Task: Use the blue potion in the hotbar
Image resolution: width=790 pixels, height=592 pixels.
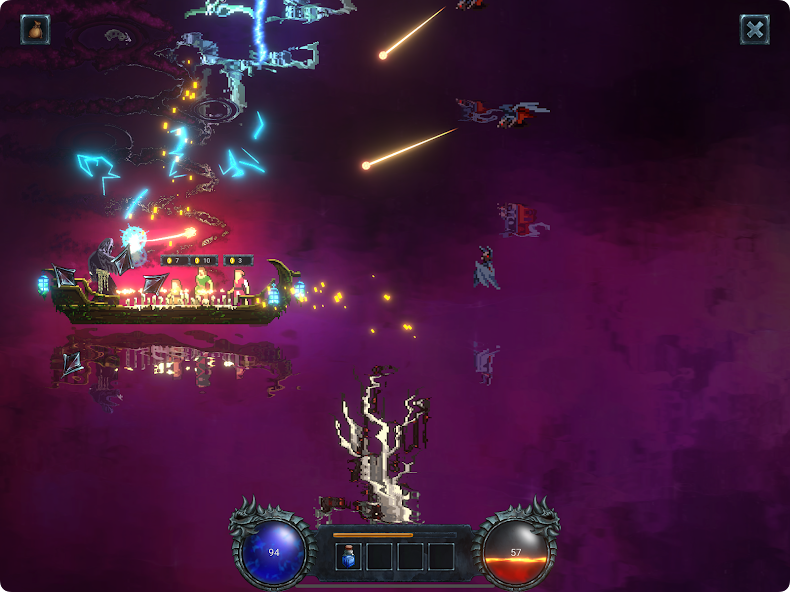Action: coord(349,556)
